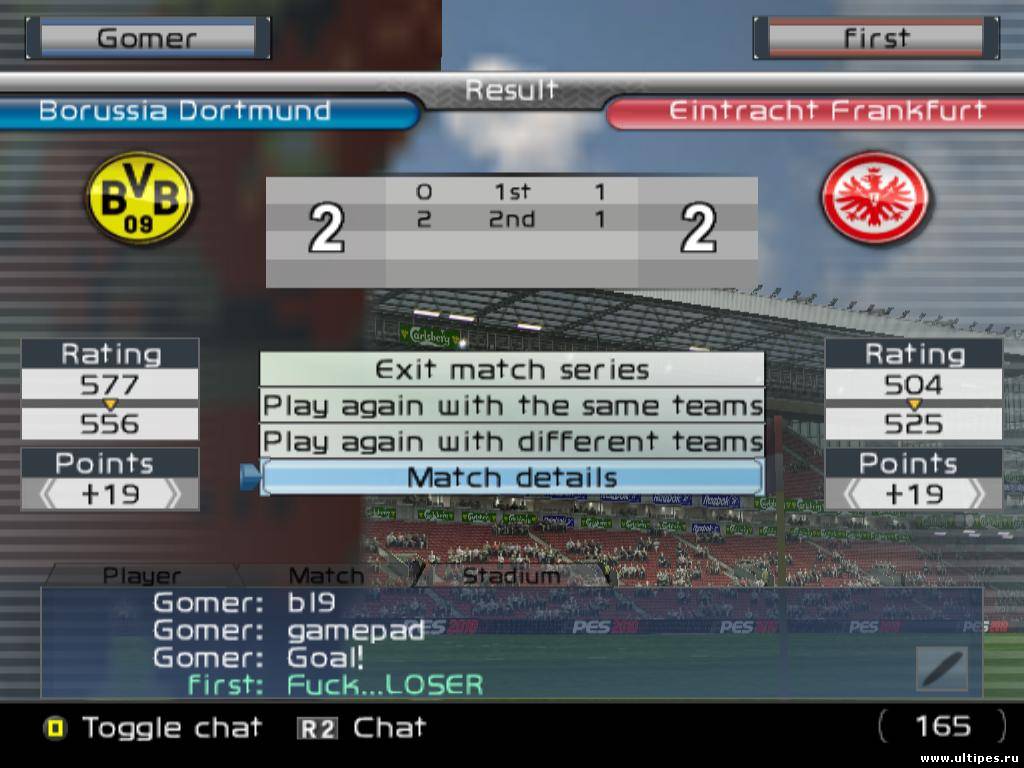Screen dimensions: 1024x768
Task: Select the first player name box
Action: point(876,39)
